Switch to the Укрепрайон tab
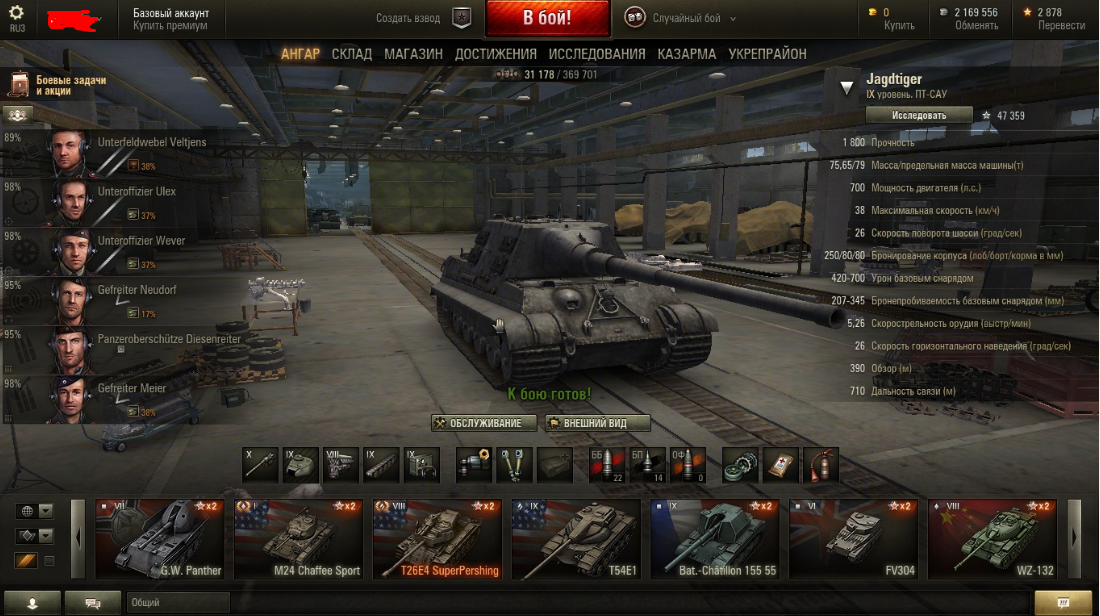This screenshot has height=616, width=1100. coord(767,54)
